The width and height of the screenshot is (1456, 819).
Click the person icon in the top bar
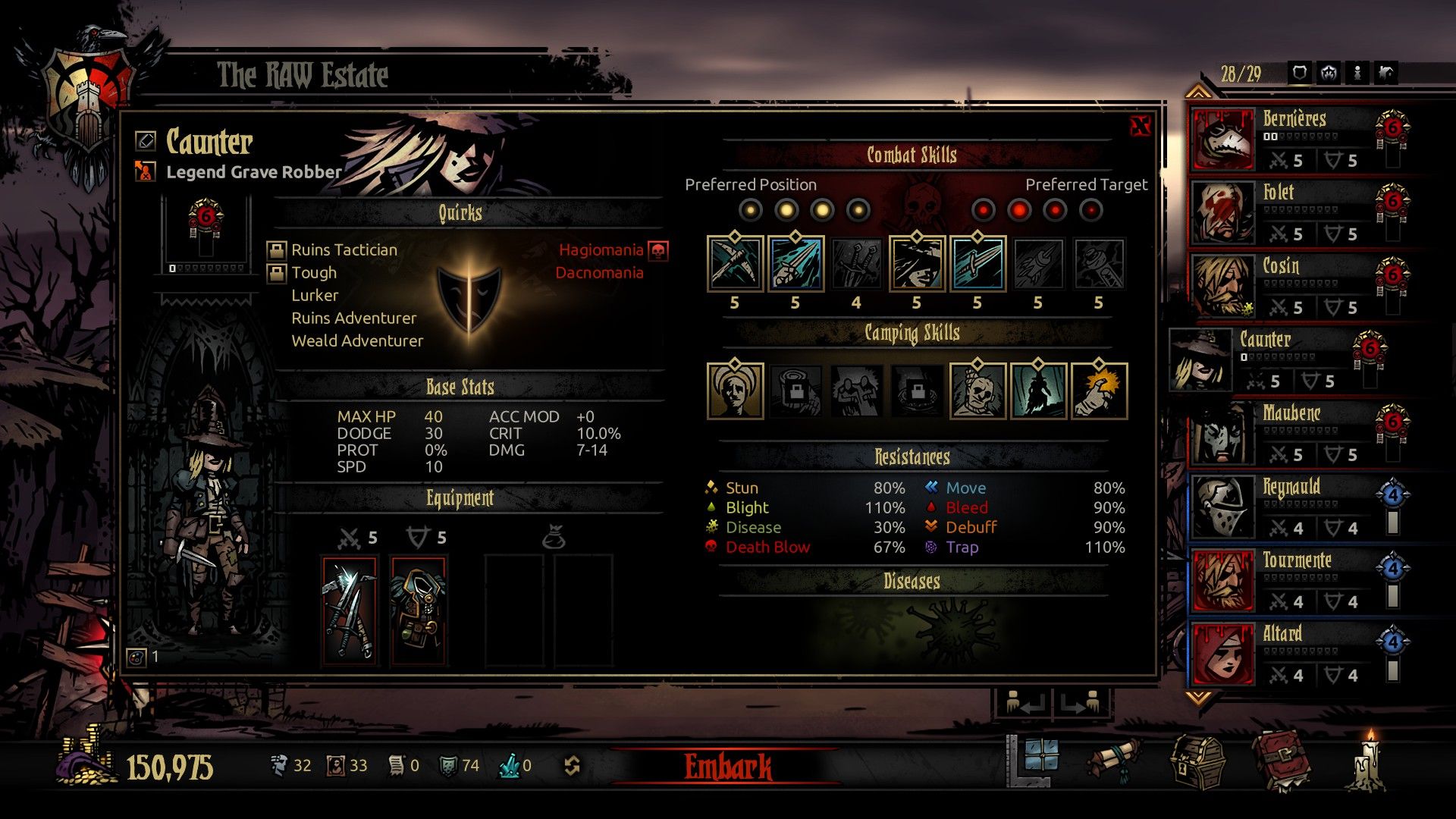(x=1357, y=74)
